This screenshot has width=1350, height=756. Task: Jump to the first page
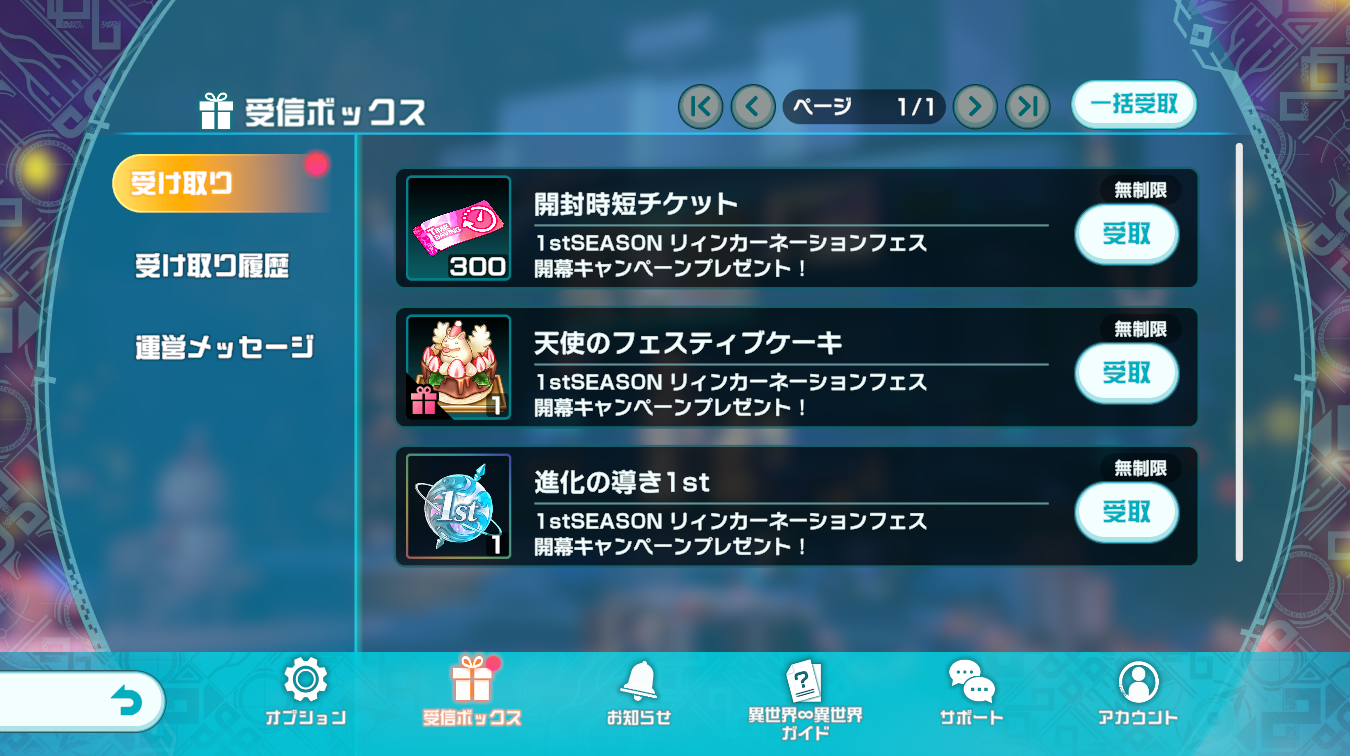700,106
